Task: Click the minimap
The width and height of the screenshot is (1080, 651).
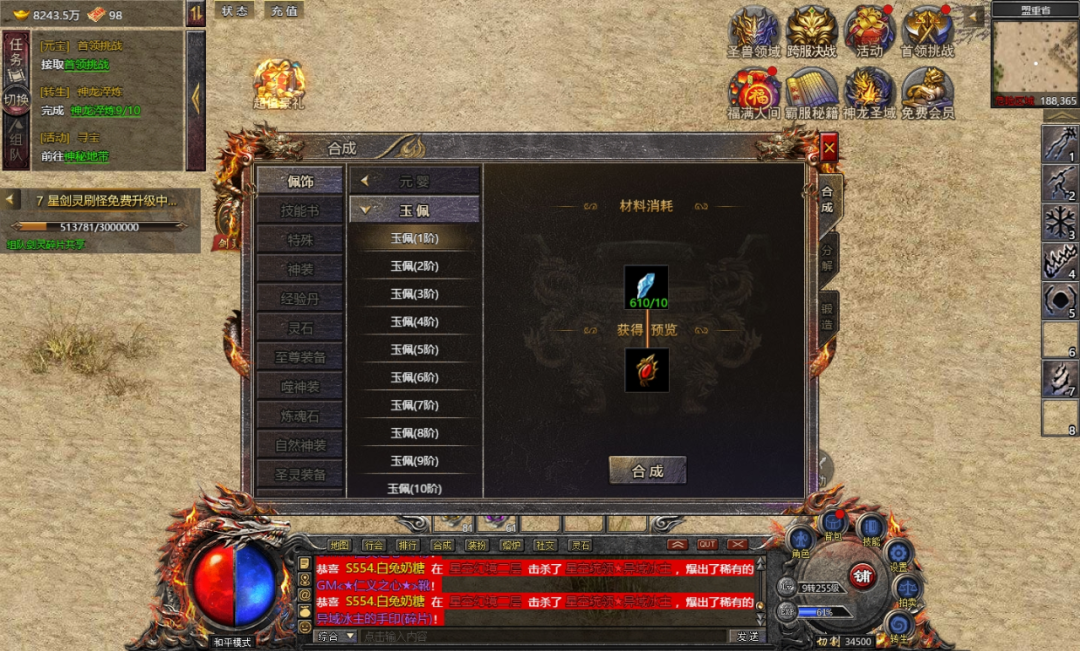Action: [1034, 56]
